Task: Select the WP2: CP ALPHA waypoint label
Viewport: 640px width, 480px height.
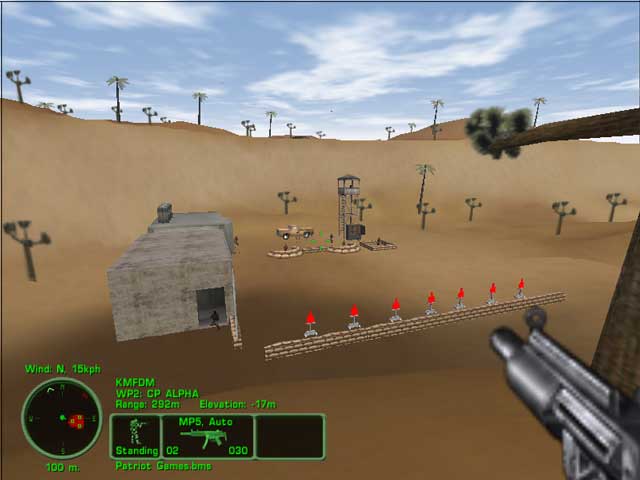Action: pos(157,393)
